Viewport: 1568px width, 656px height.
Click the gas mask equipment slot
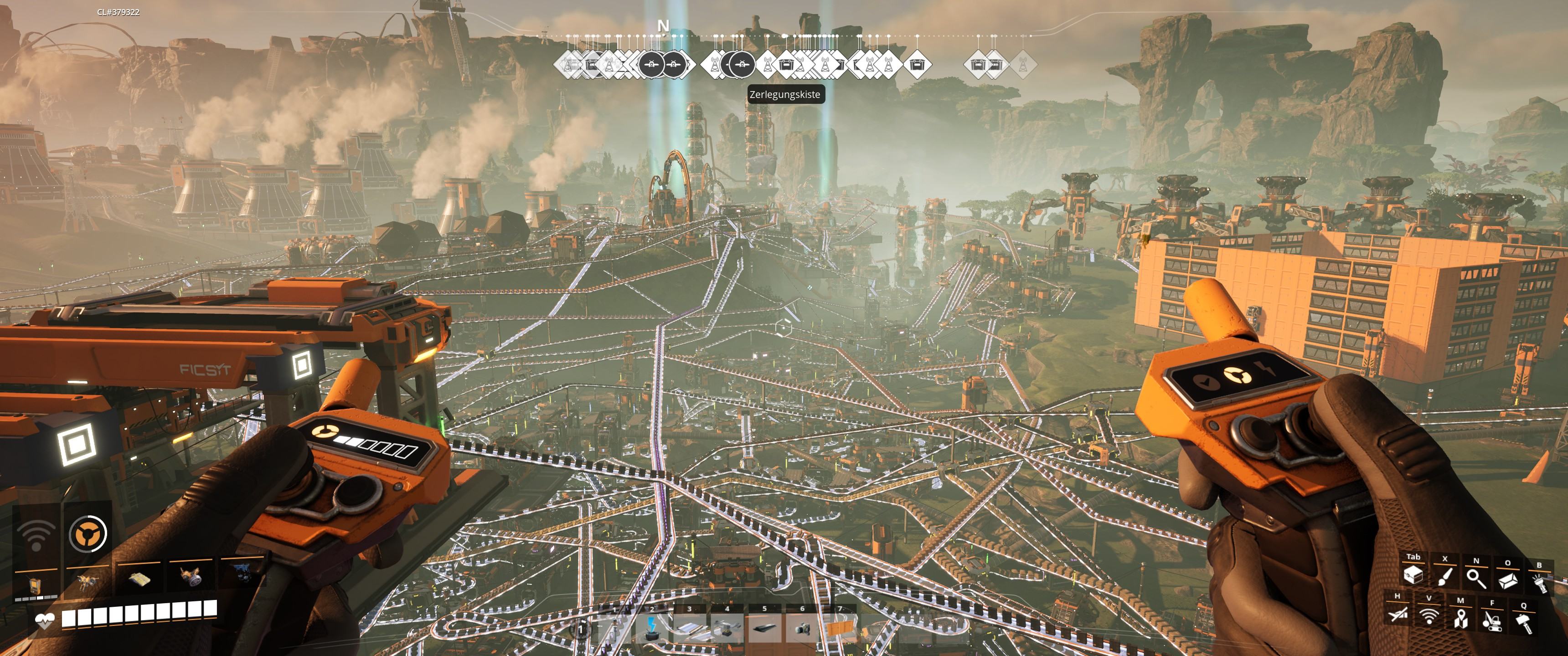(x=190, y=576)
